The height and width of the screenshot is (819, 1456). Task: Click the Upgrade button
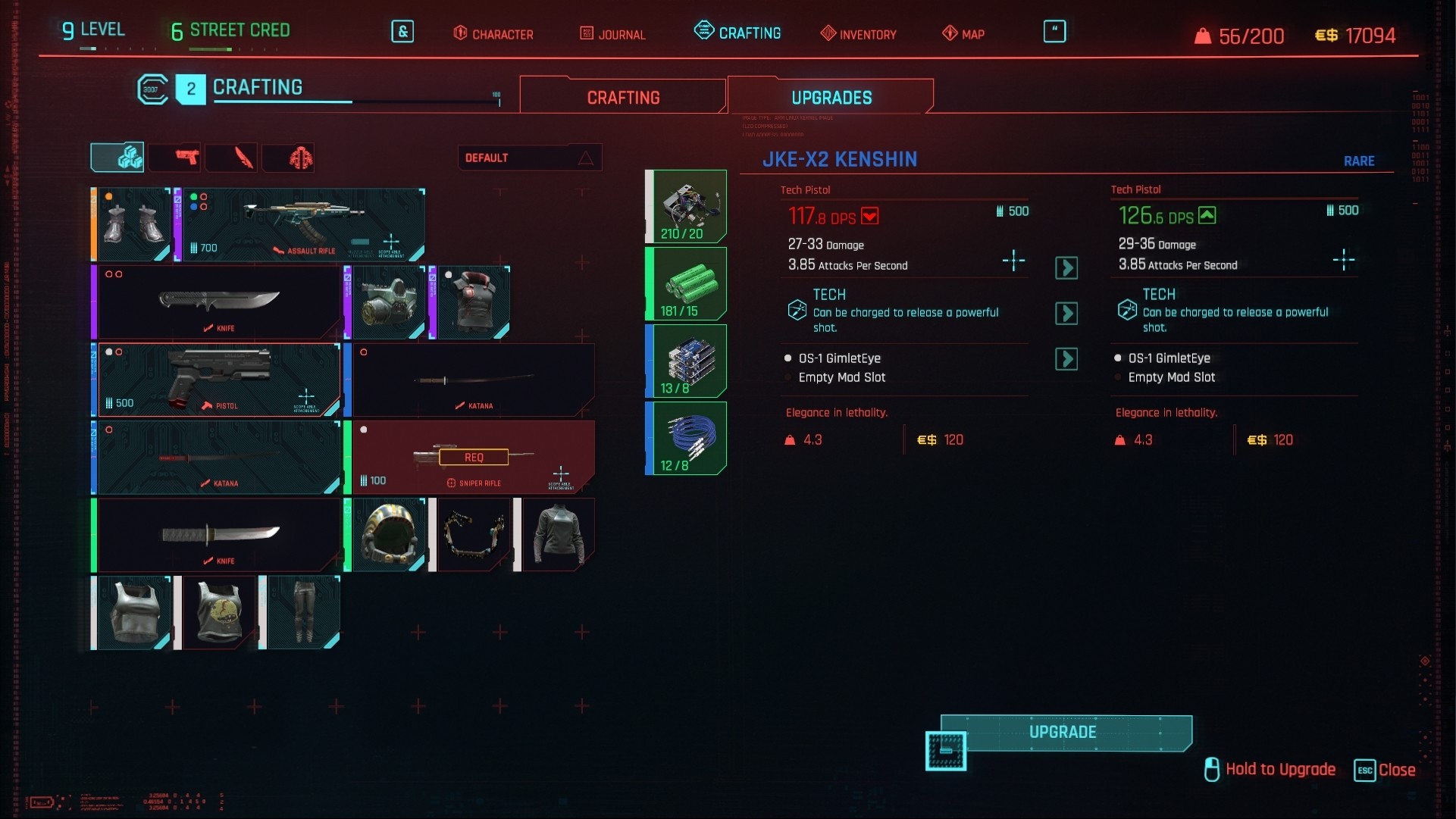click(1064, 732)
